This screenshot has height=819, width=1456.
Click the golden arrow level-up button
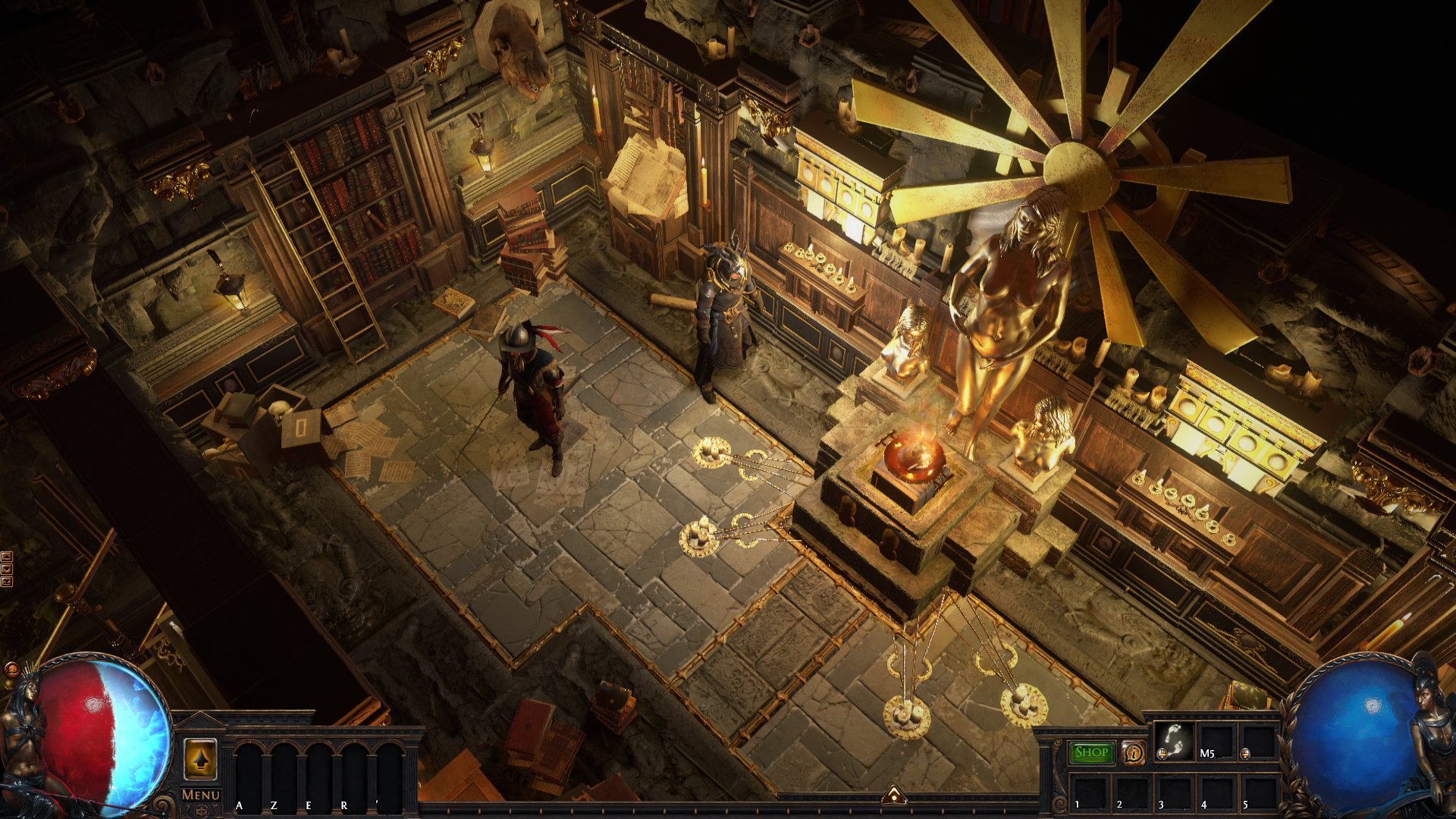[201, 758]
